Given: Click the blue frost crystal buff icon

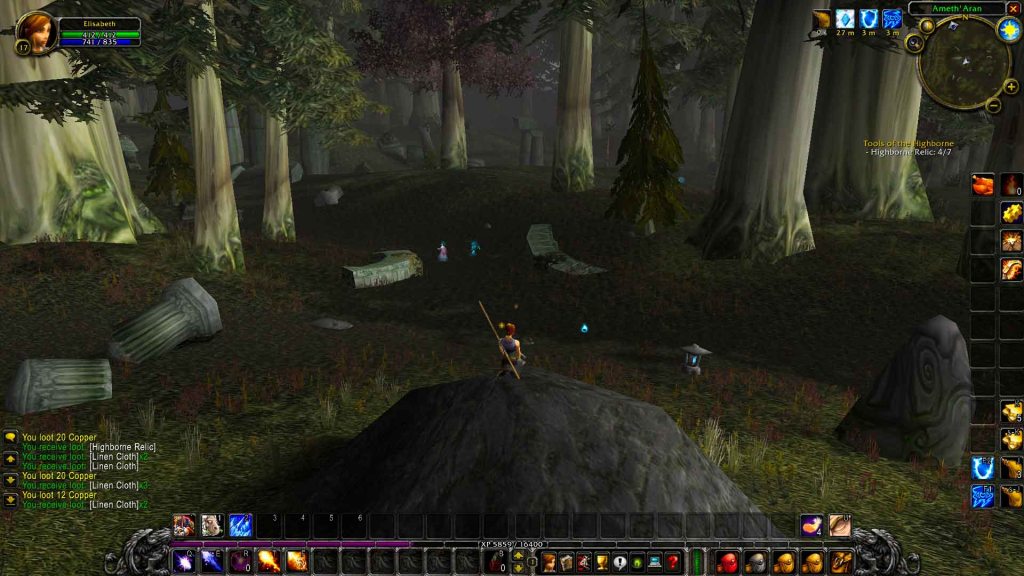Looking at the screenshot, I should tap(845, 19).
